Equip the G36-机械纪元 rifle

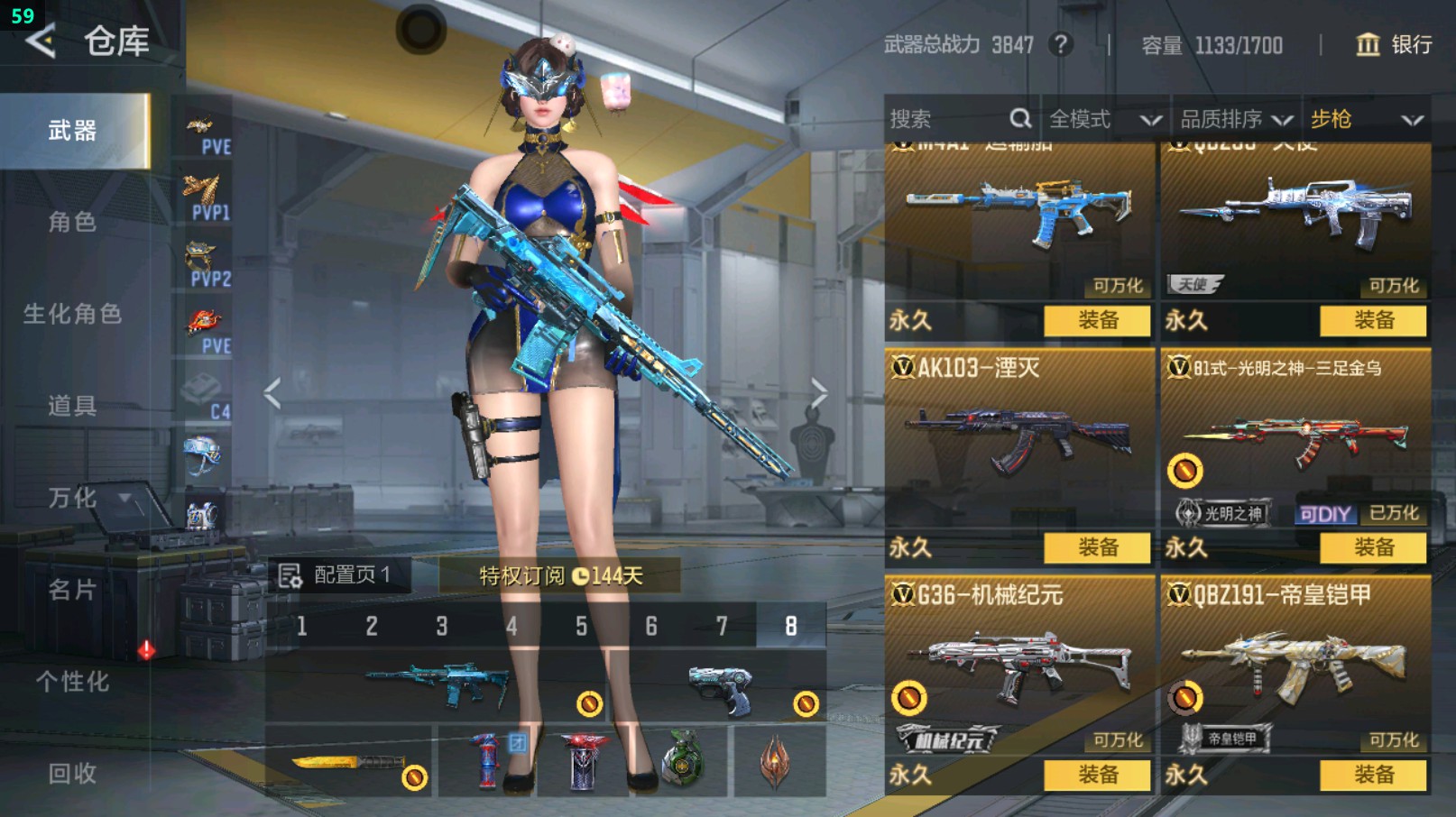[x=1097, y=775]
